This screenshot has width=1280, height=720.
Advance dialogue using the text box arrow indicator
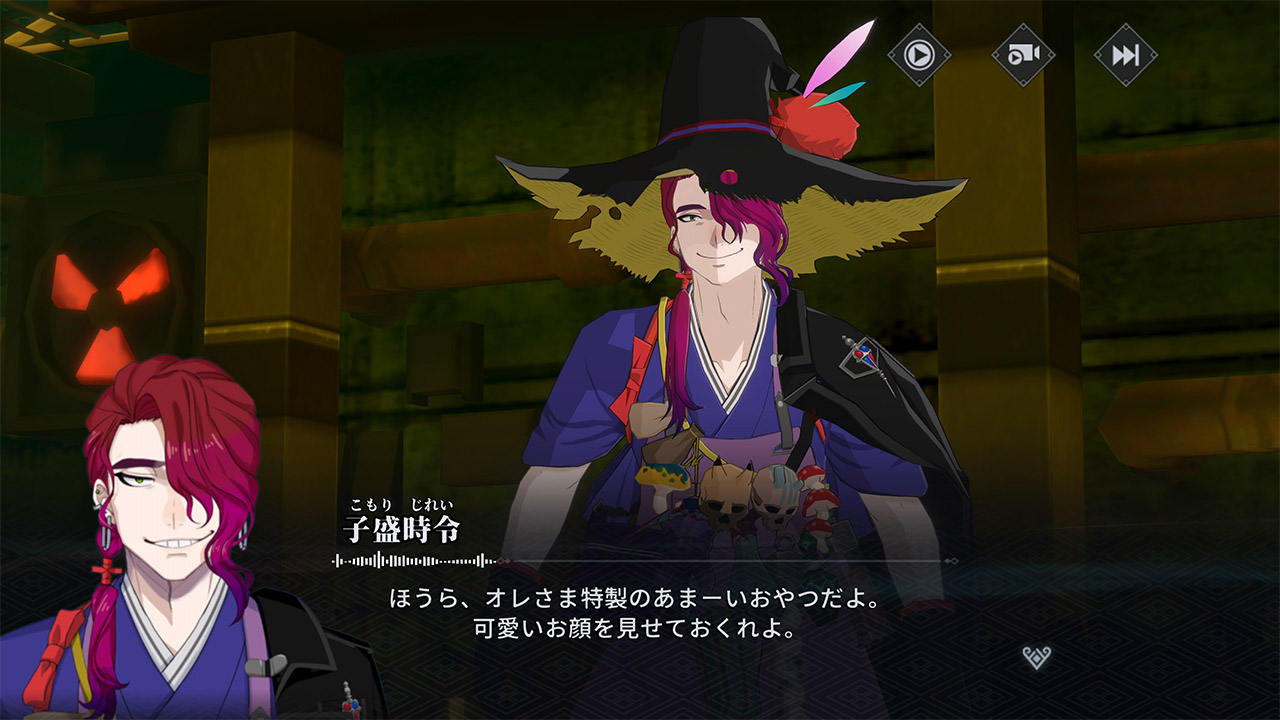pos(1037,657)
